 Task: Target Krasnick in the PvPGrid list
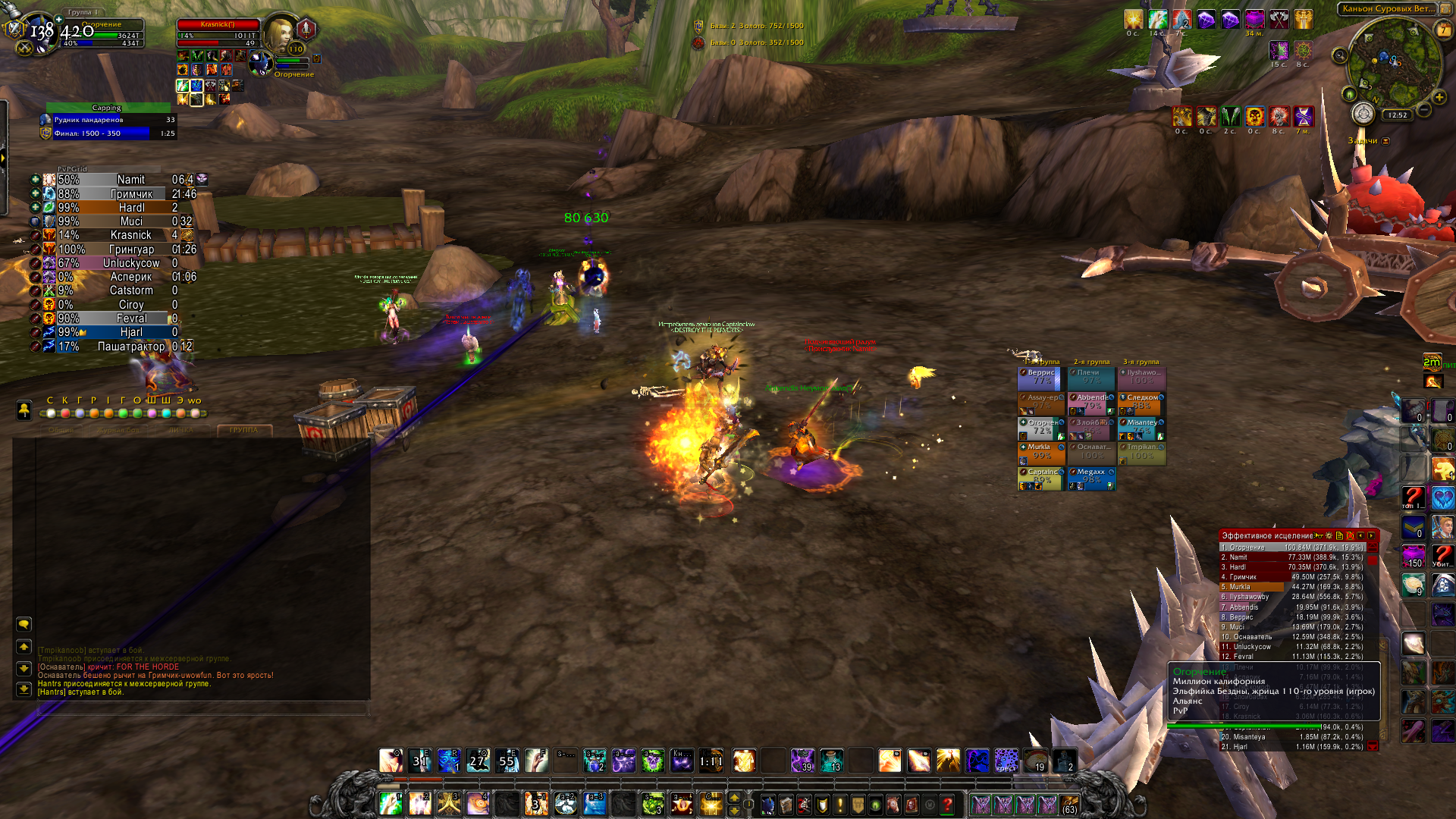130,235
